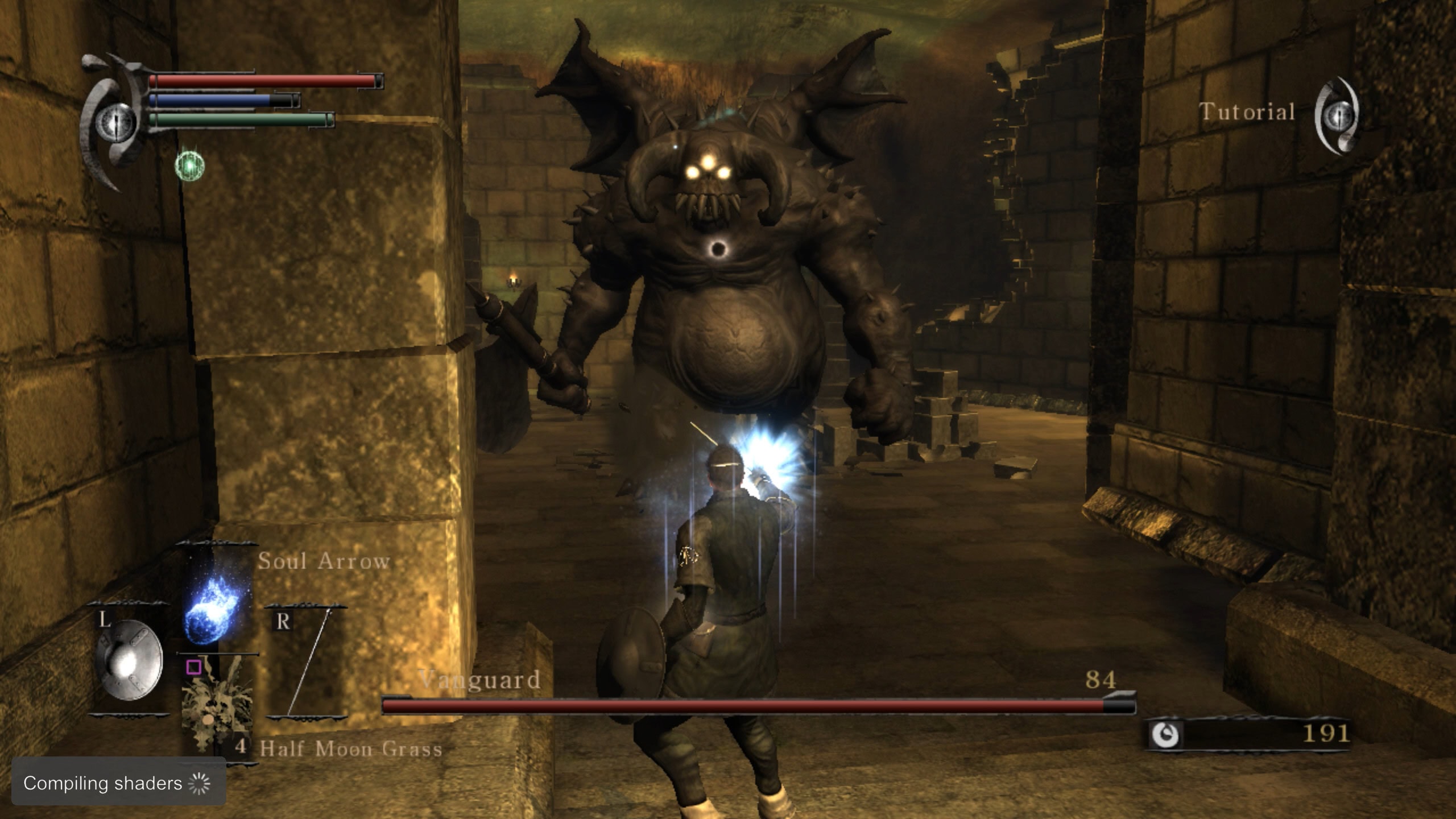1456x819 pixels.
Task: Click the left-hand round shield slot
Action: 129,660
